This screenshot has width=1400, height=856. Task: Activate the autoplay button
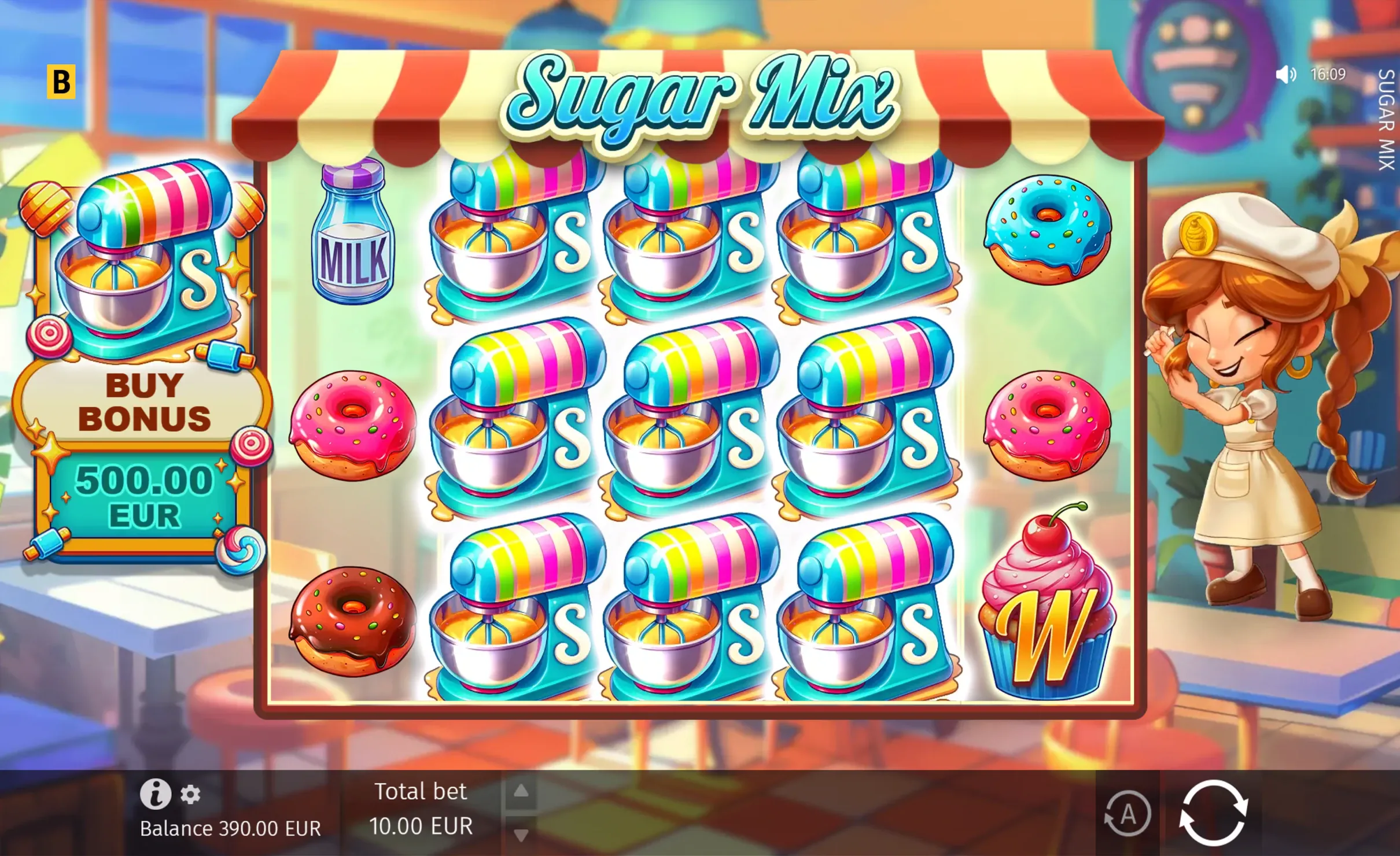(1127, 814)
